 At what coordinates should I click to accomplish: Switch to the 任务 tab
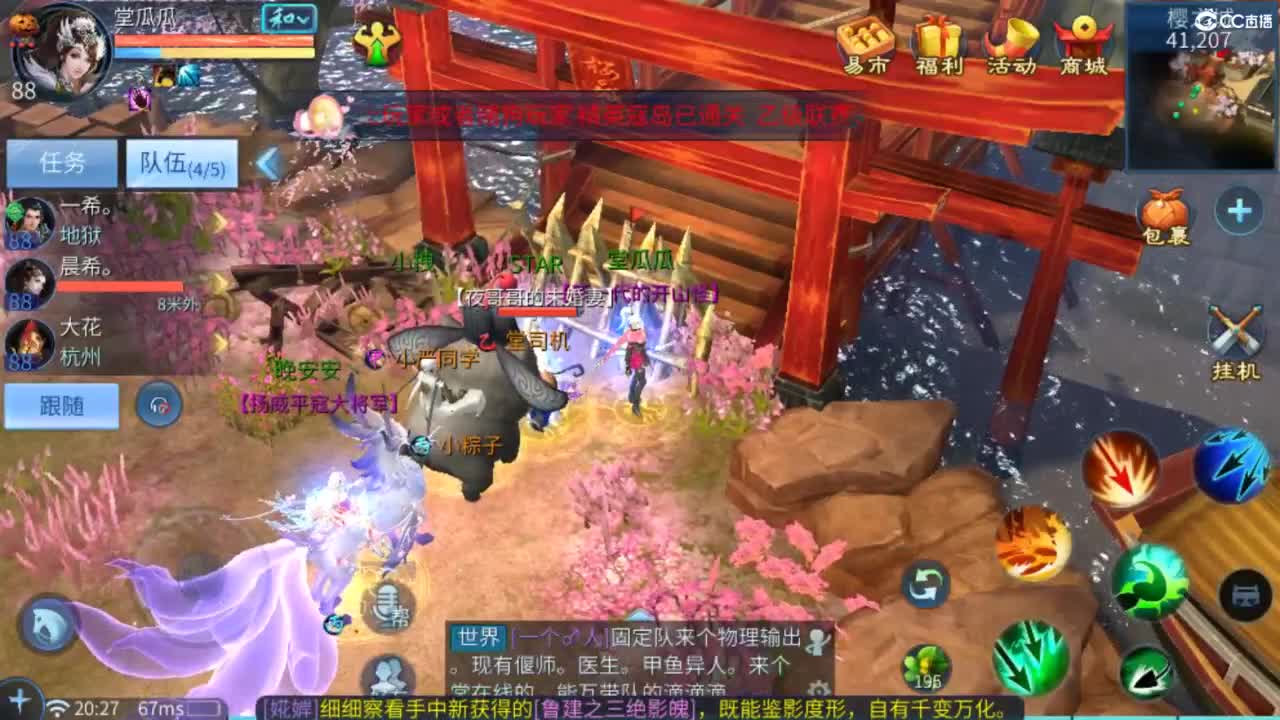point(63,160)
